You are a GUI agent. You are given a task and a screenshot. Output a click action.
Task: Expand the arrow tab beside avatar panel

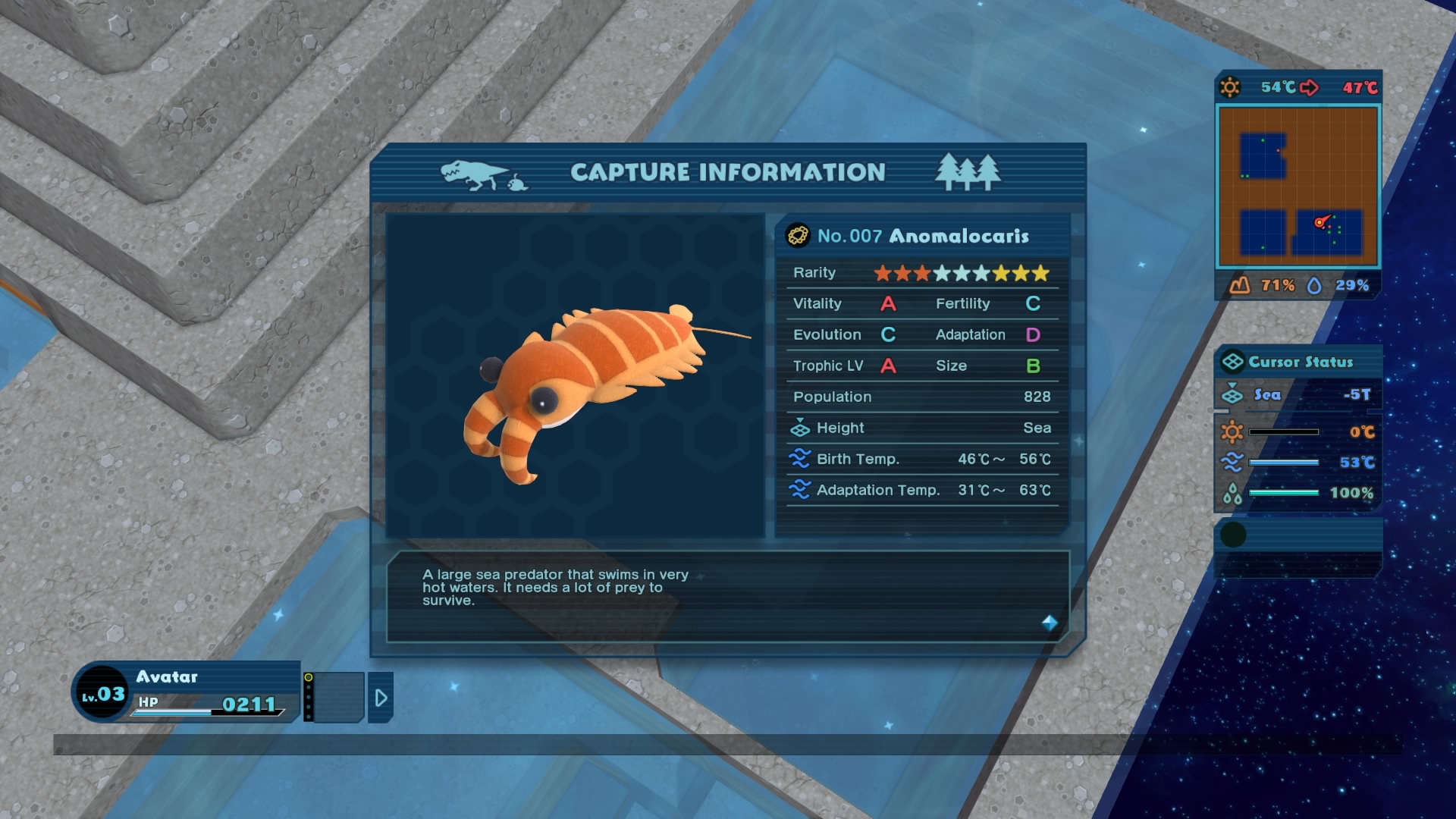[381, 698]
